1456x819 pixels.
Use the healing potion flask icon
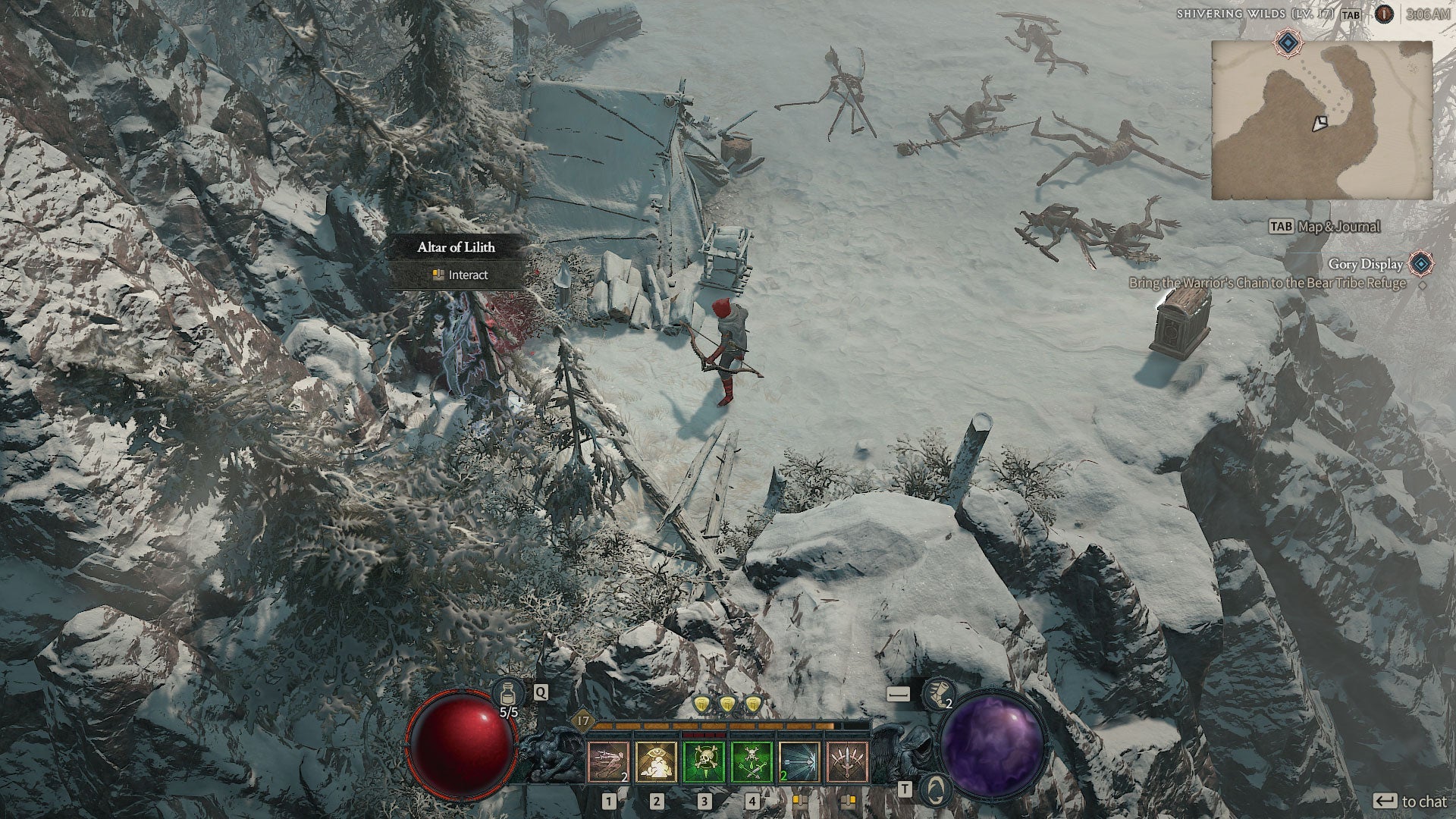[506, 692]
